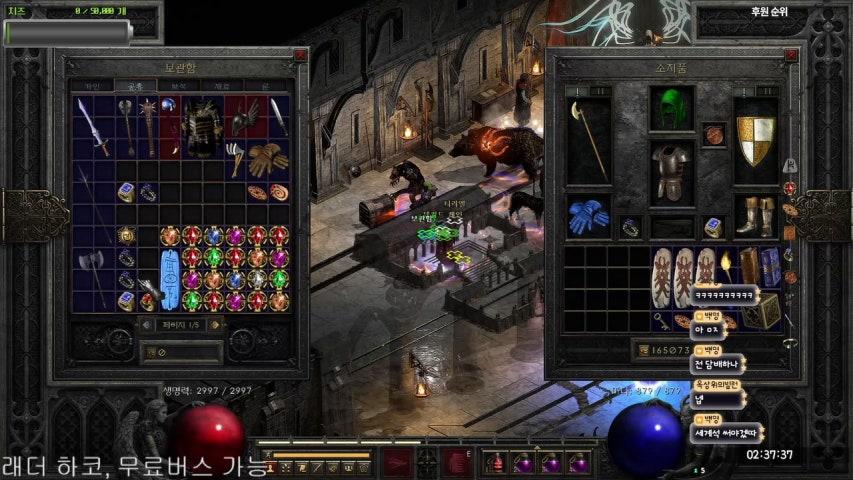Screen dimensions: 853x480
Task: Select the equipped green helmet
Action: click(x=672, y=108)
